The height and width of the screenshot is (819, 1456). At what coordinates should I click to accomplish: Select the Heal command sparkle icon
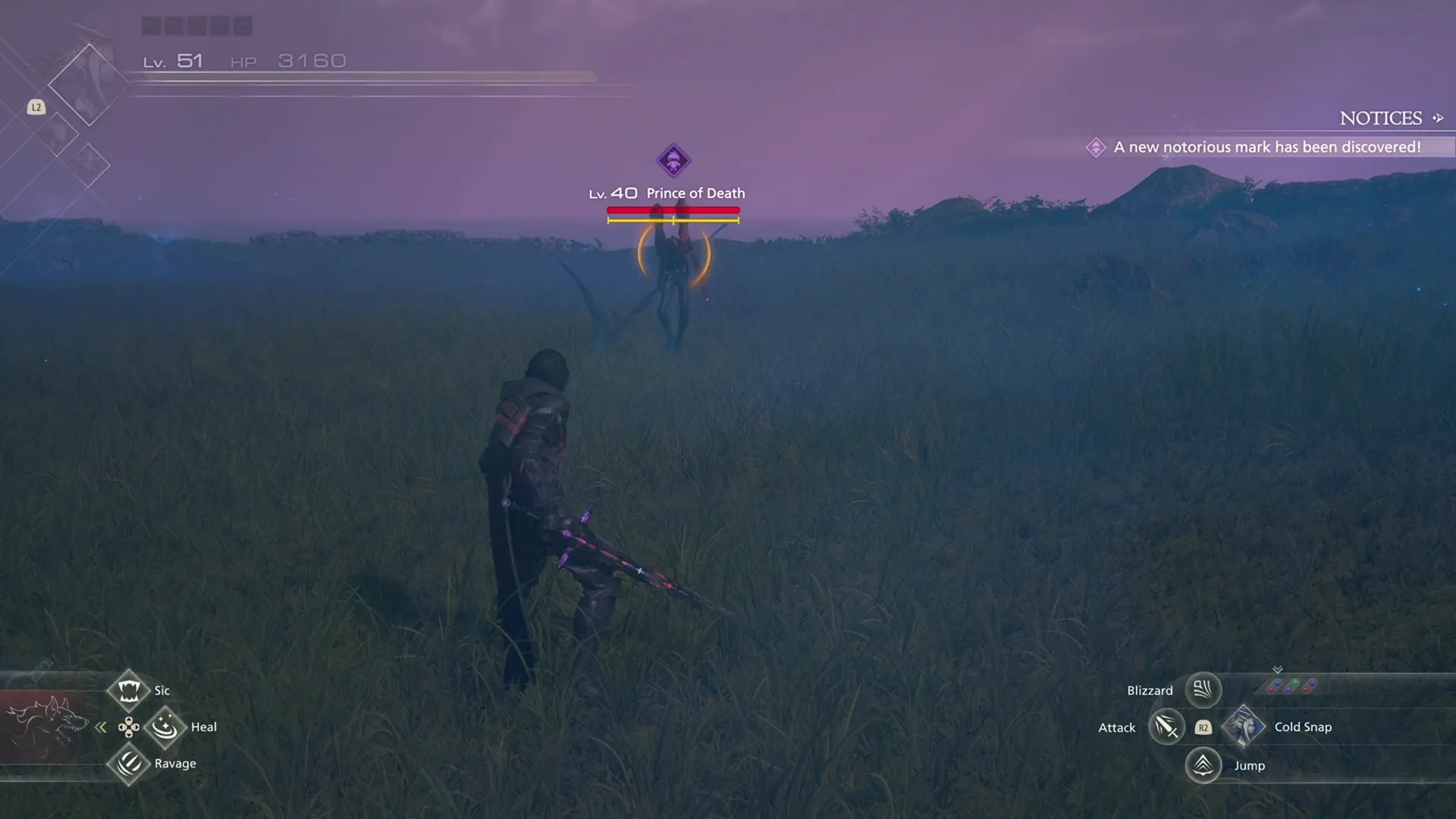pyautogui.click(x=165, y=726)
